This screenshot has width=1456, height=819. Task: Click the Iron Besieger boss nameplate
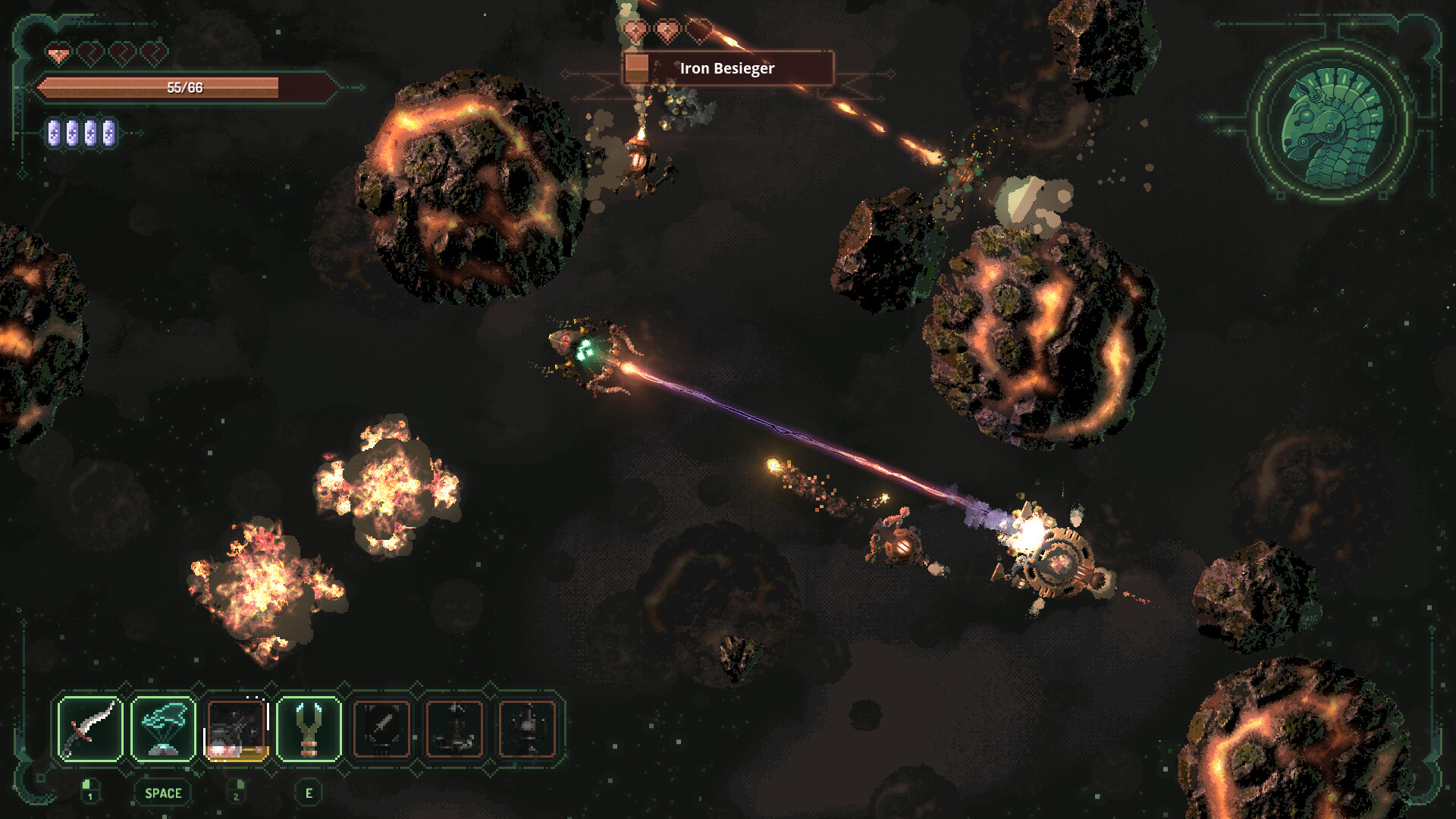click(x=728, y=68)
